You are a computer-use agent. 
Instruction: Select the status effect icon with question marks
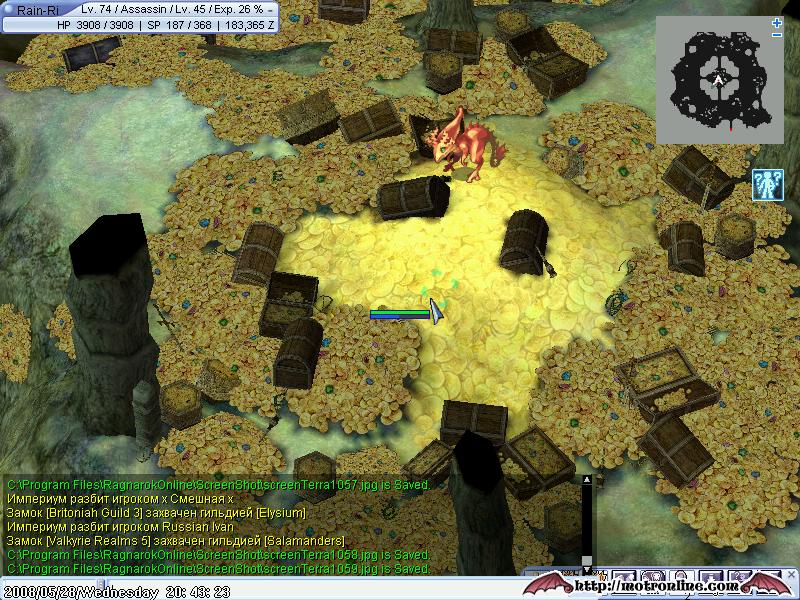tap(767, 186)
